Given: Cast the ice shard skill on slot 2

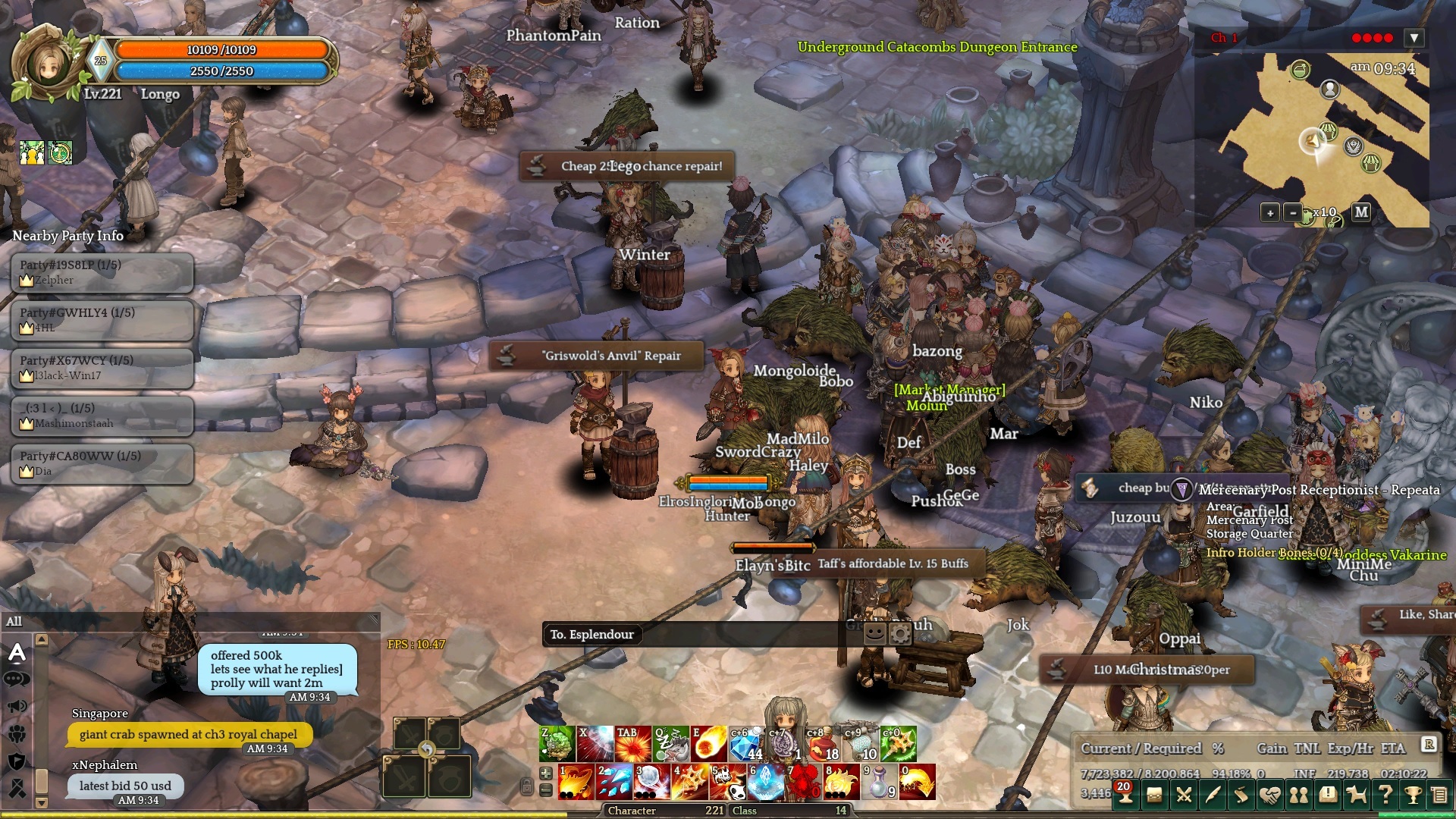Looking at the screenshot, I should tap(614, 782).
